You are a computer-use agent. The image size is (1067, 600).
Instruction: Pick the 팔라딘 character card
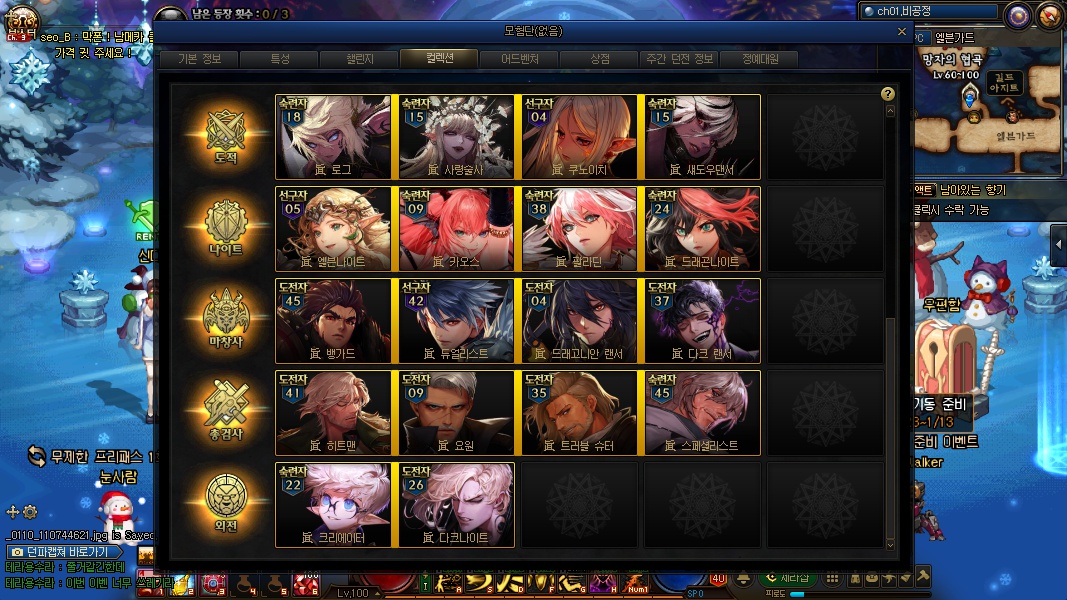point(579,228)
